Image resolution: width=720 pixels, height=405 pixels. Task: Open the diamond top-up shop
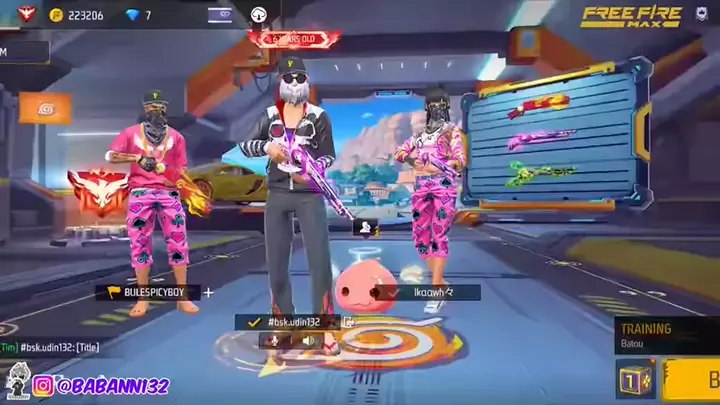click(x=140, y=15)
